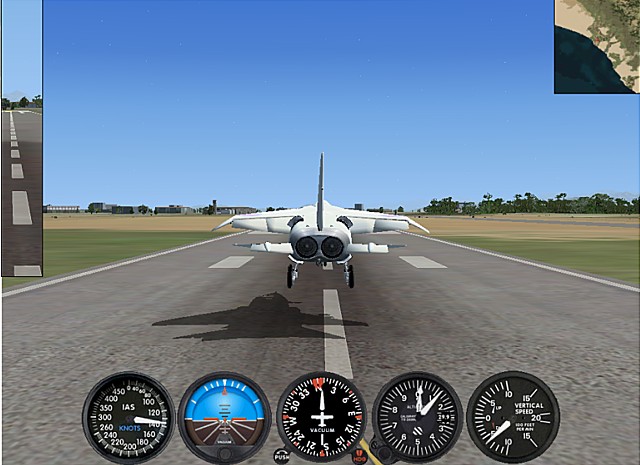640x465 pixels.
Task: Open the coastline minimap
Action: [597, 46]
